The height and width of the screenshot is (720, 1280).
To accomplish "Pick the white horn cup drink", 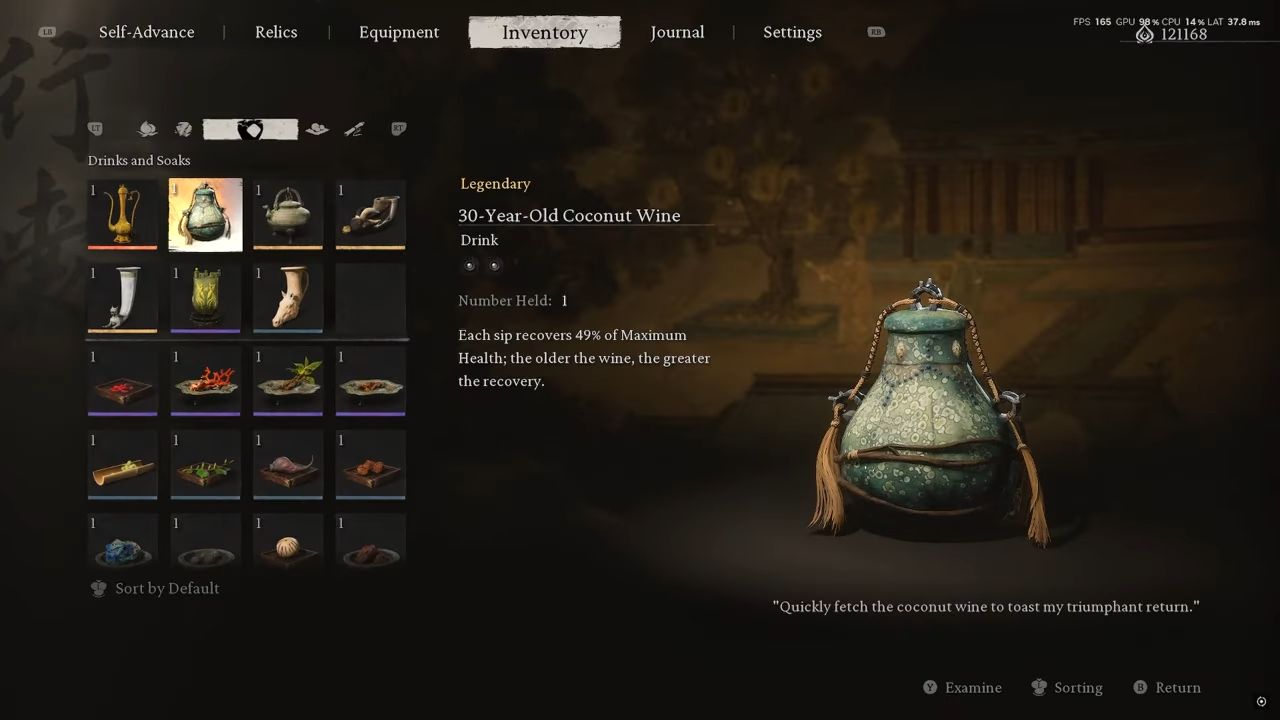I will pyautogui.click(x=122, y=298).
